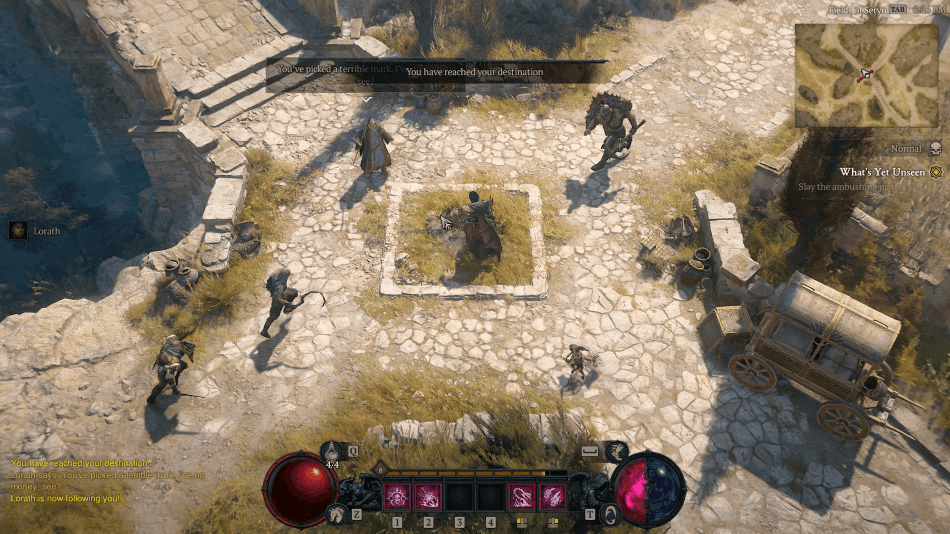Select Lorath's follower portrait
The height and width of the screenshot is (534, 950).
18,230
